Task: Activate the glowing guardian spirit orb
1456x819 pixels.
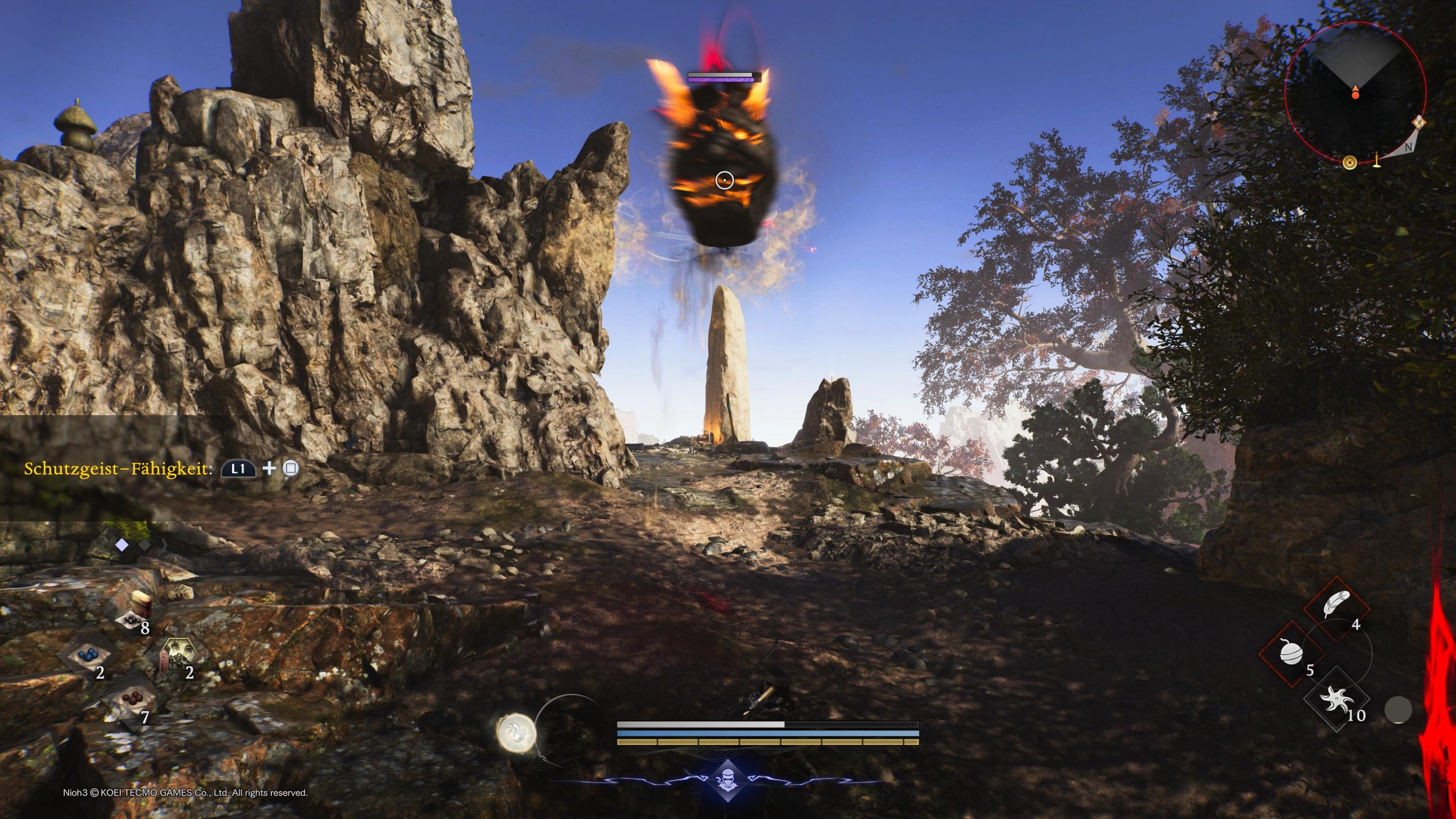Action: click(516, 731)
